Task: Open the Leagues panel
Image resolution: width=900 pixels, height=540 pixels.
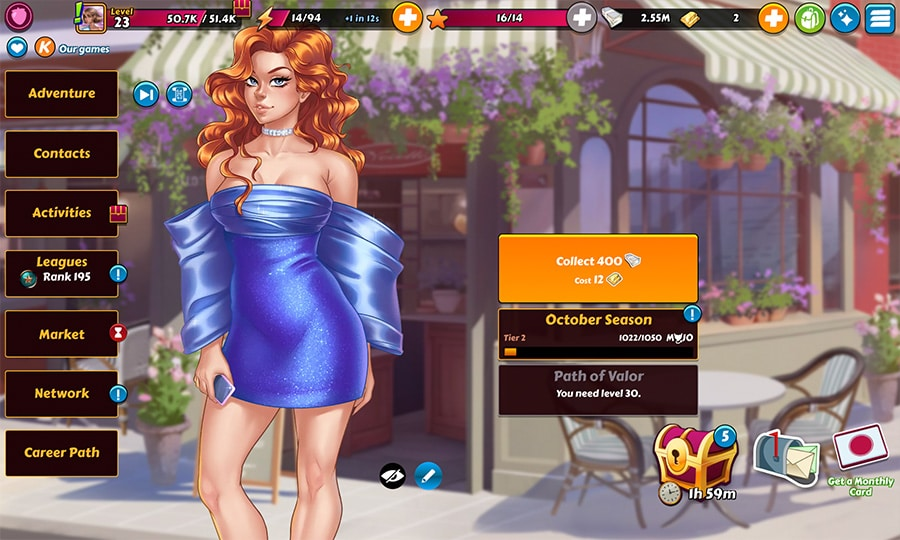Action: pyautogui.click(x=62, y=272)
